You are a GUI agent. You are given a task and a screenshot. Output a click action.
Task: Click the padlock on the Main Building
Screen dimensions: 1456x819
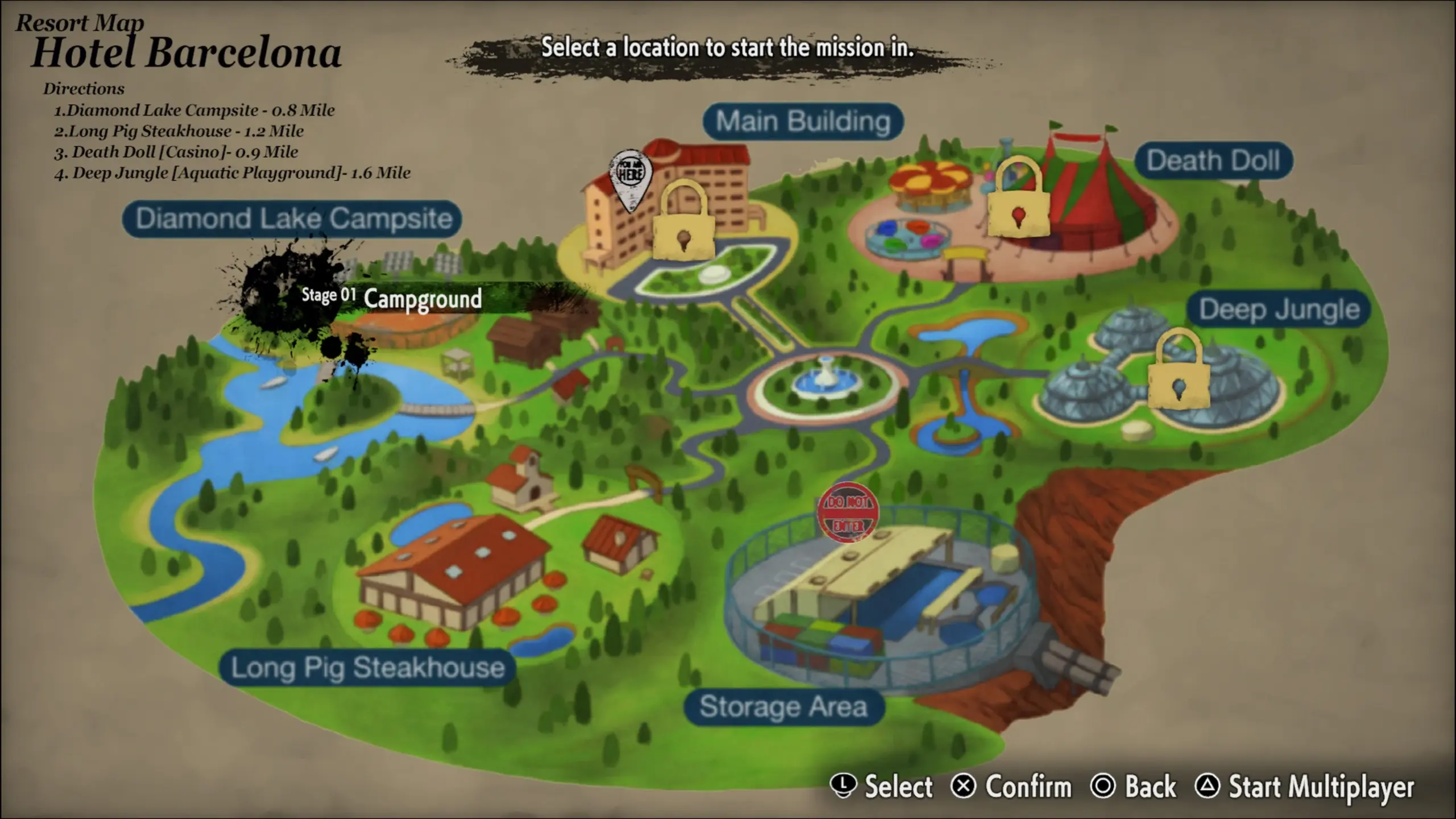point(683,221)
